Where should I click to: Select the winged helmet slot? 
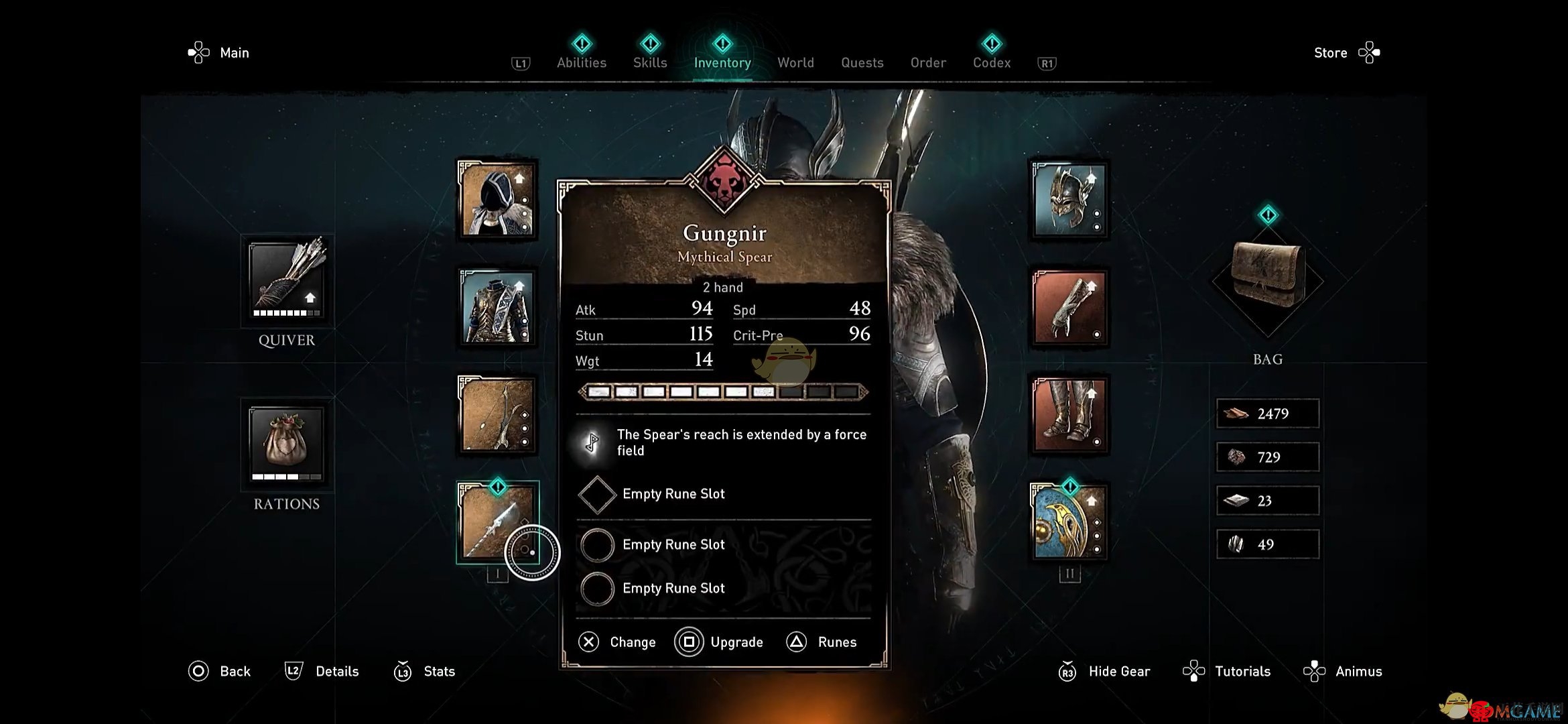click(x=1069, y=200)
